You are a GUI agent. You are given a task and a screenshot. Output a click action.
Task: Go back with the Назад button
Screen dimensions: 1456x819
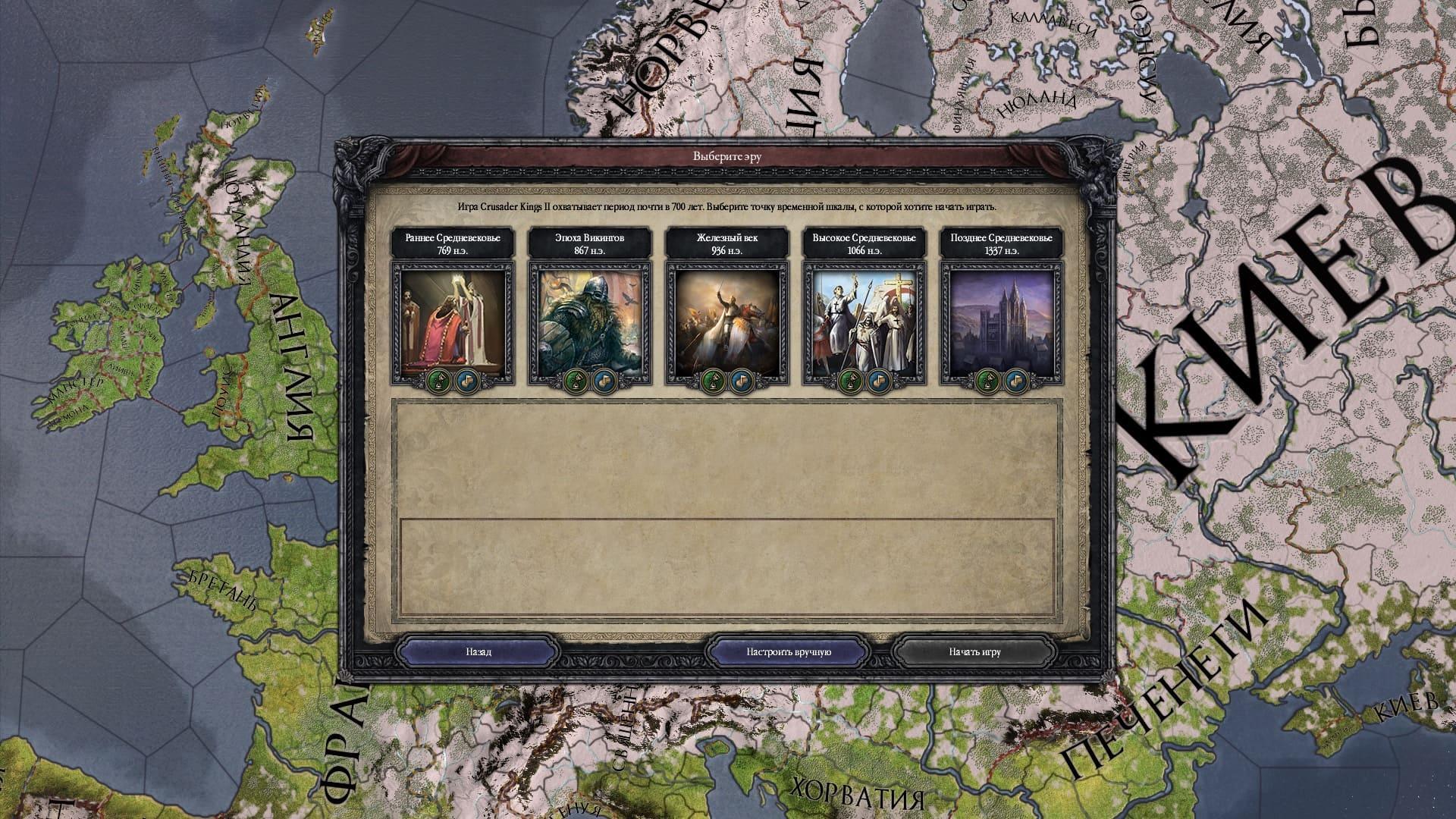click(x=478, y=652)
